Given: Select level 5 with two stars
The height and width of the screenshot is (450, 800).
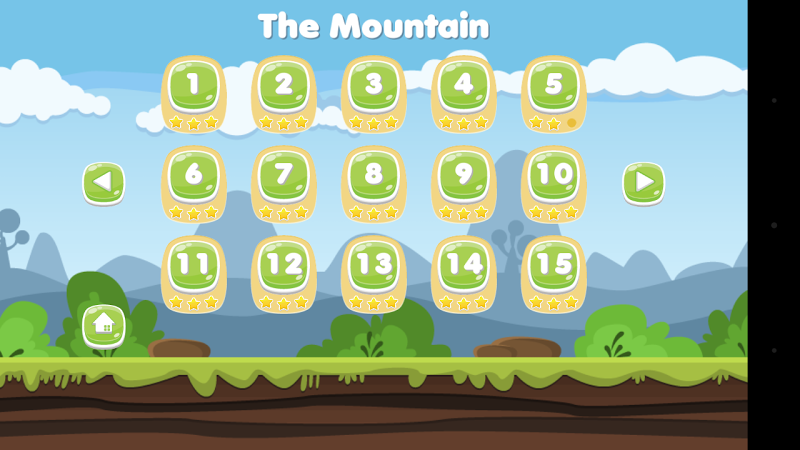Looking at the screenshot, I should 554,88.
